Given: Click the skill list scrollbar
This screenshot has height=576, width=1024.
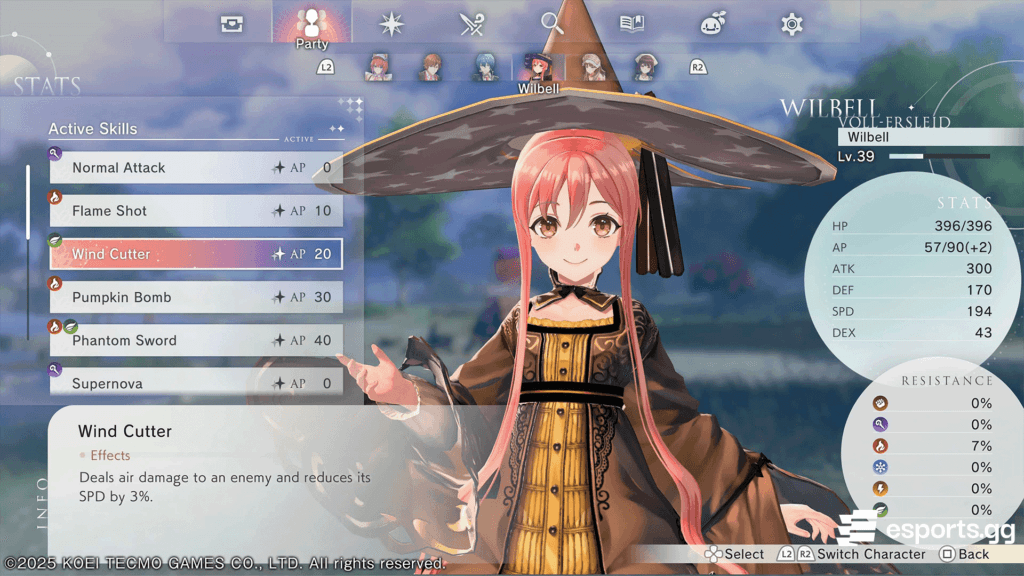Looking at the screenshot, I should point(28,202).
